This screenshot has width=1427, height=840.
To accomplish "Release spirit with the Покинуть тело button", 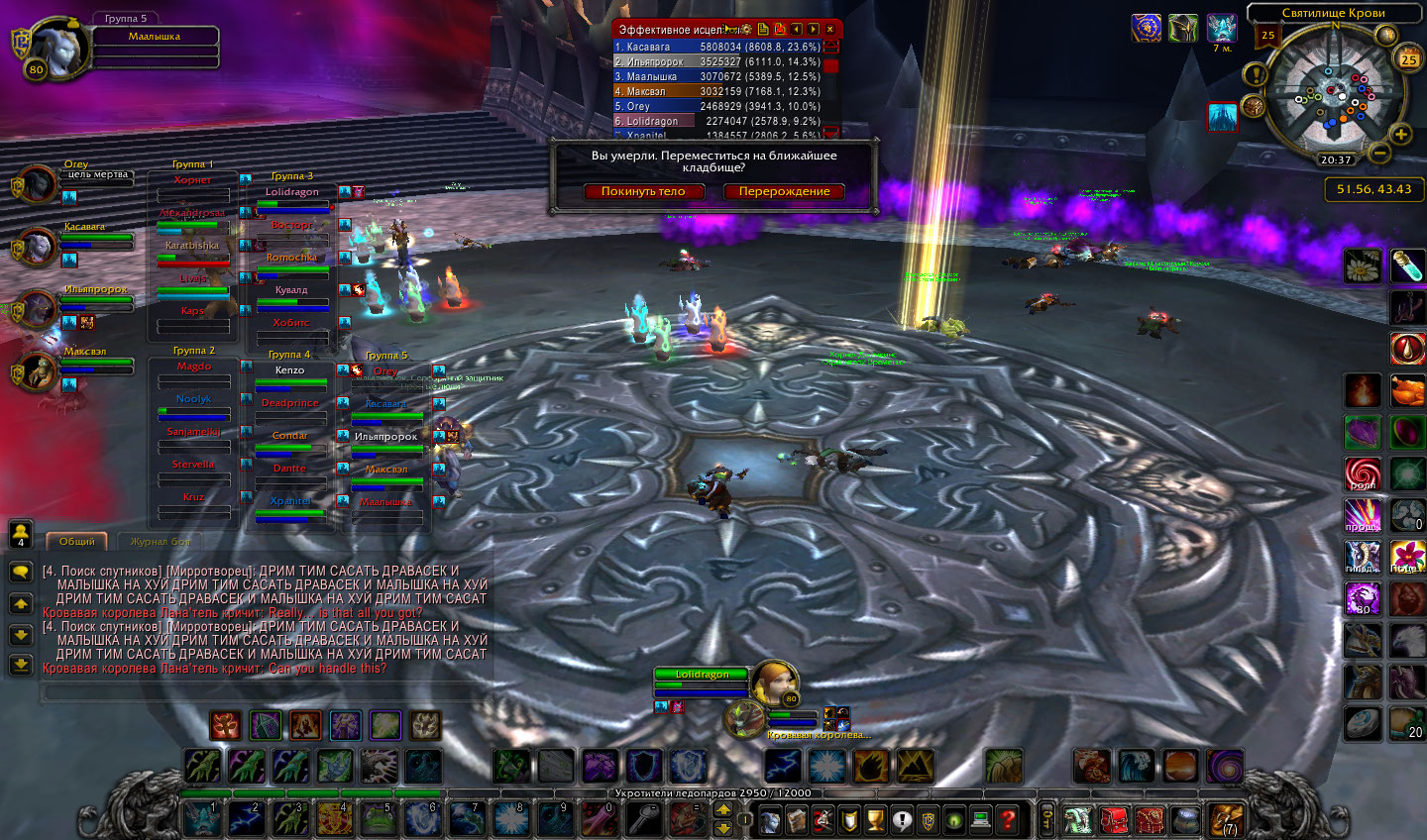I will [643, 191].
